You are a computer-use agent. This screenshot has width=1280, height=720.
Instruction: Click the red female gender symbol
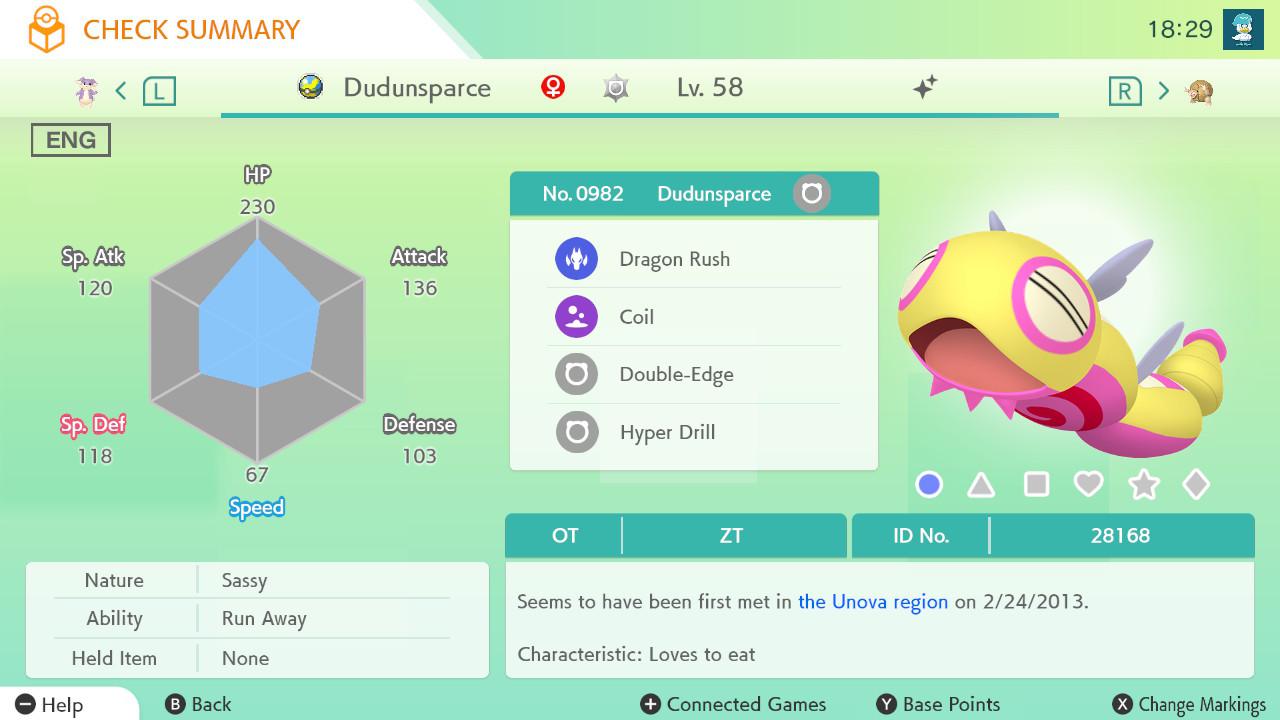tap(551, 88)
